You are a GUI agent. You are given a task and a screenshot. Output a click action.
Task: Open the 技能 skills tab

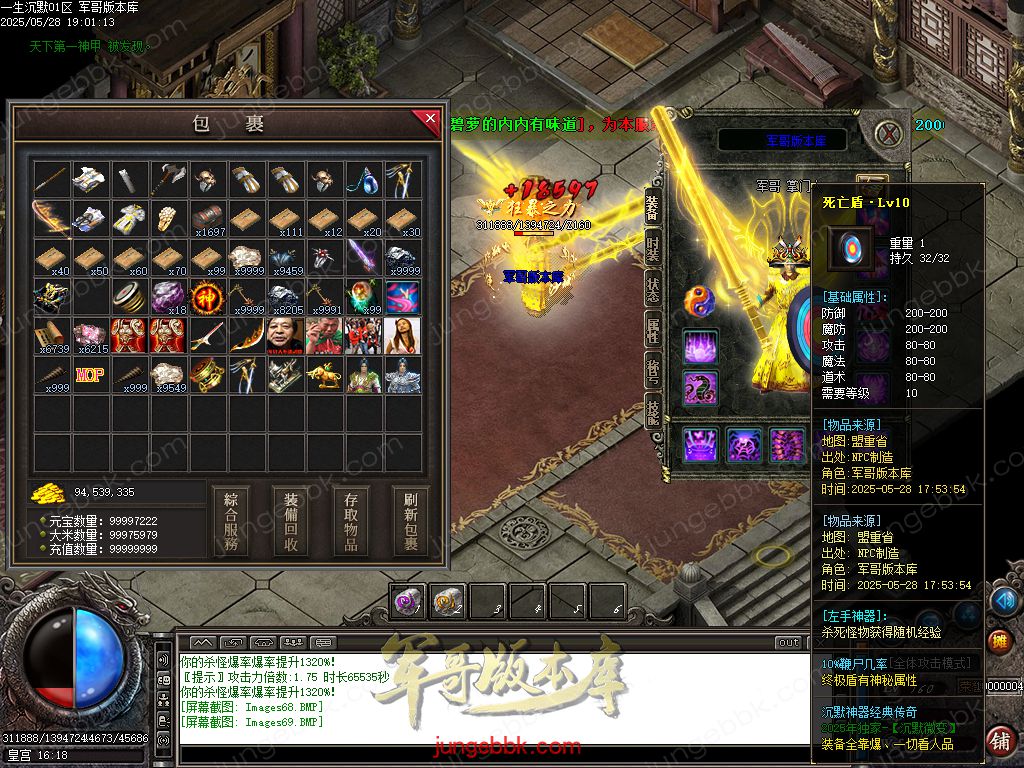(x=652, y=410)
